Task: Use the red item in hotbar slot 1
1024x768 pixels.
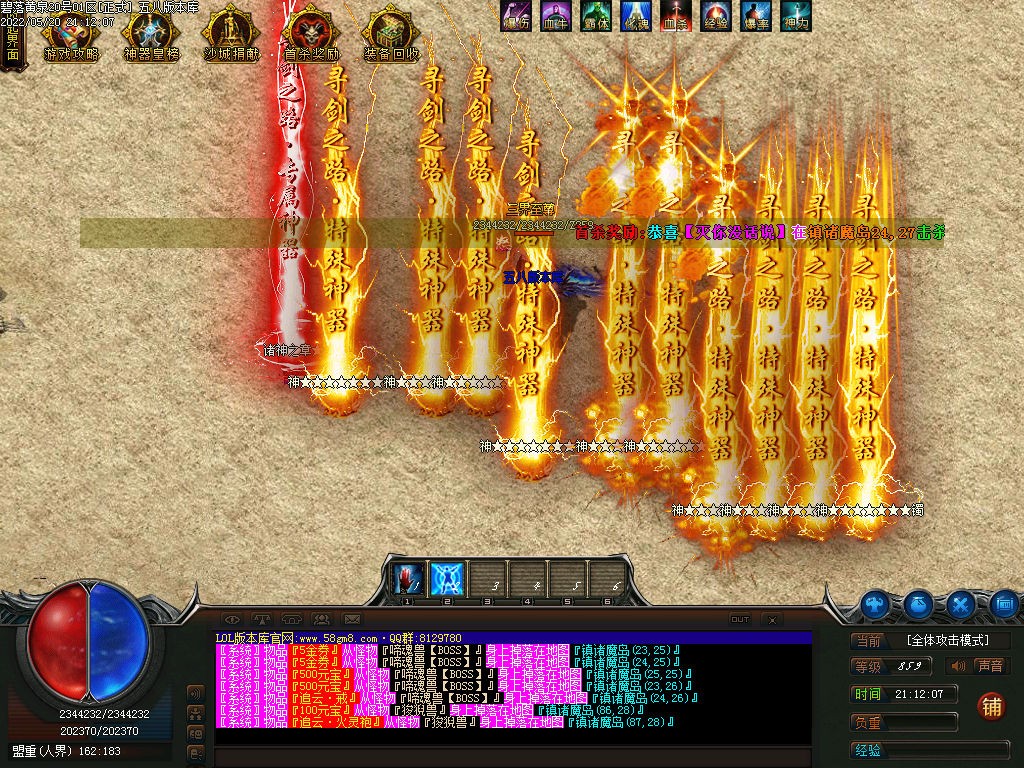Action: [x=407, y=578]
